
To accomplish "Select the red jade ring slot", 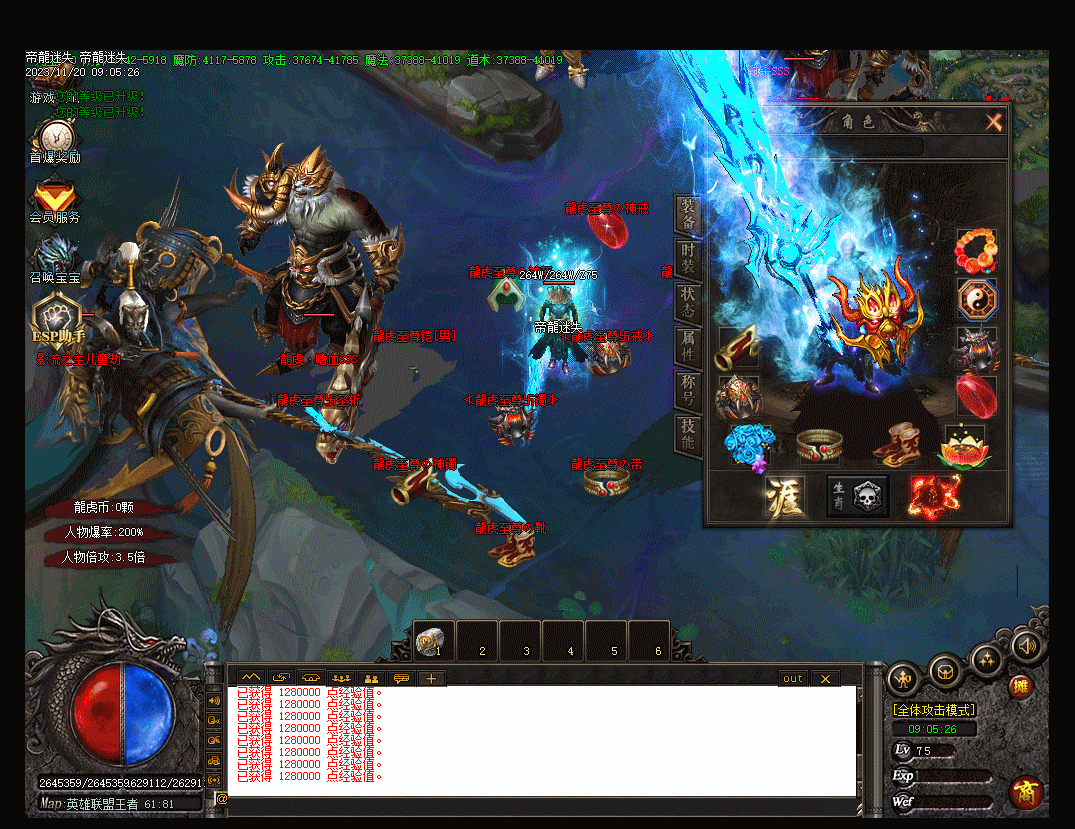I will click(976, 395).
